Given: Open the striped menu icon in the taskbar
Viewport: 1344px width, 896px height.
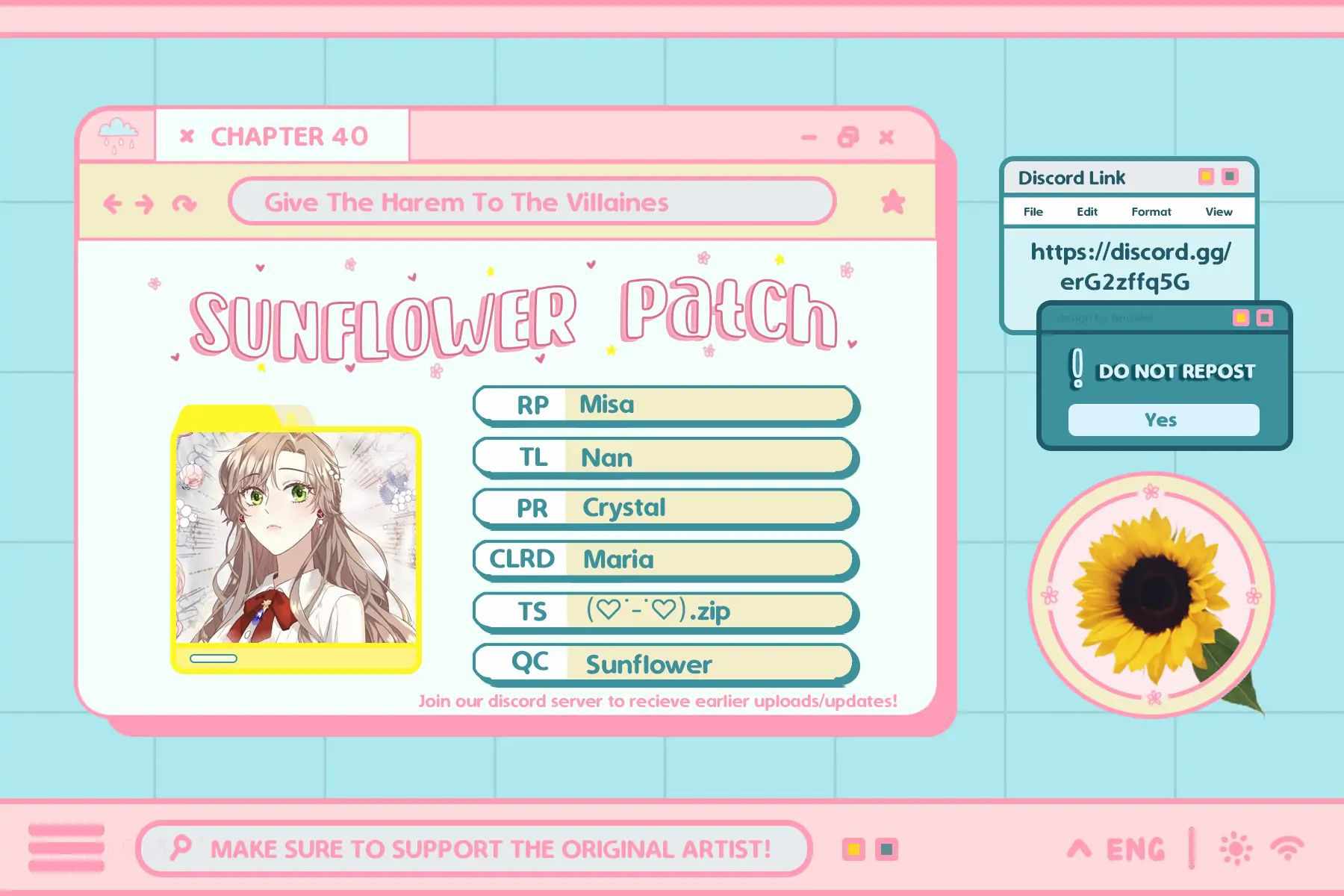Looking at the screenshot, I should pos(66,848).
